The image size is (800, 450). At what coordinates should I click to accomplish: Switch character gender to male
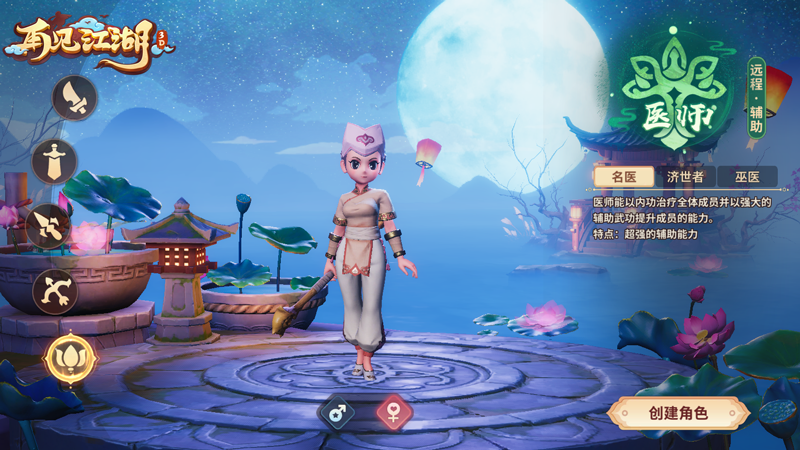[336, 411]
